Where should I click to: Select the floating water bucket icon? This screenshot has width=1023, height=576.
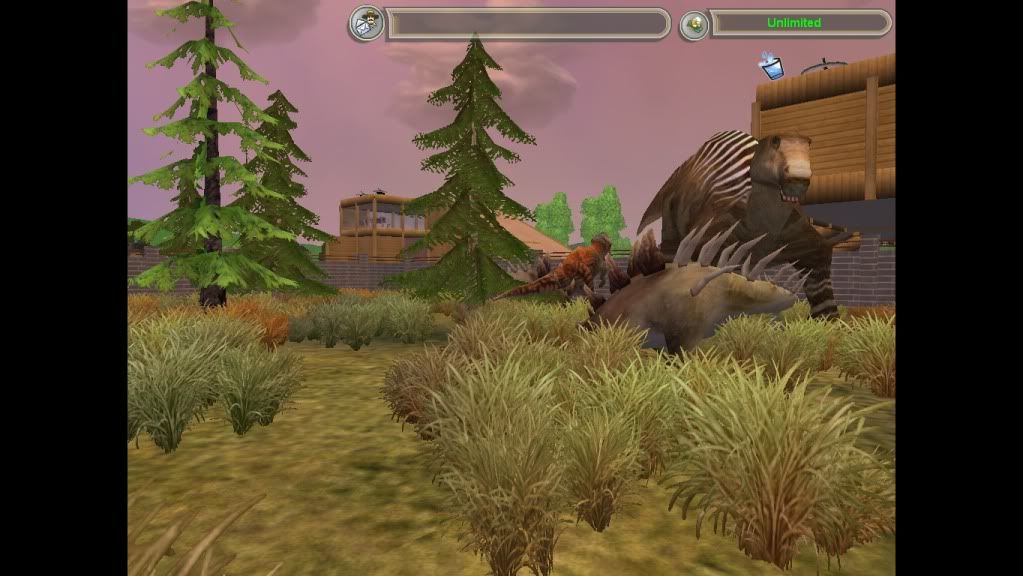(771, 67)
